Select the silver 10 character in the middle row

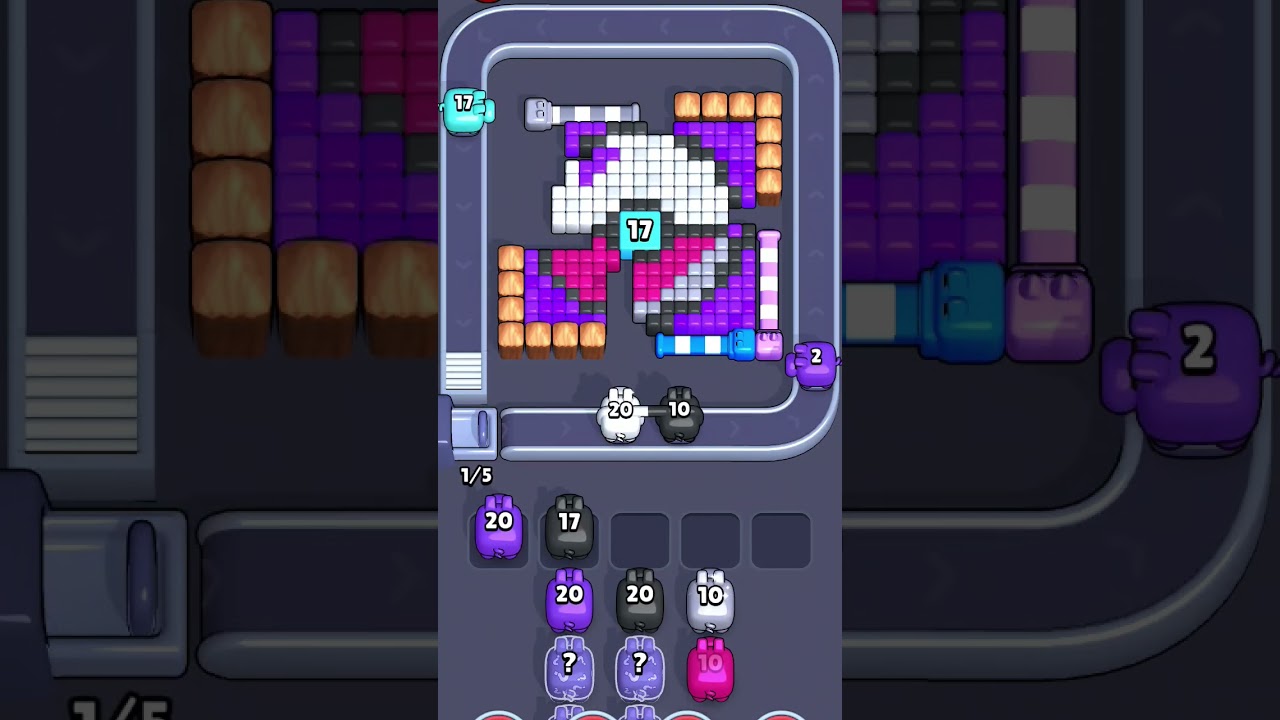pyautogui.click(x=712, y=600)
